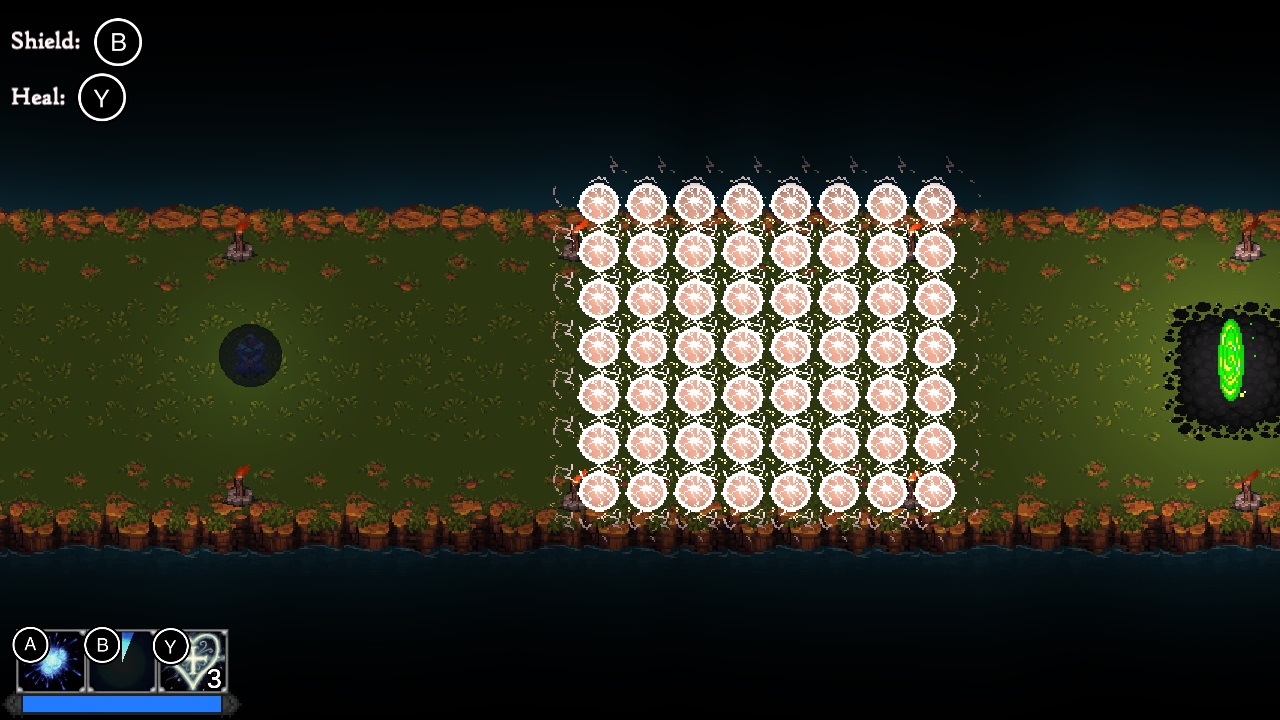This screenshot has width=1280, height=720.
Task: Click the Heal Y hint icon
Action: click(x=101, y=97)
